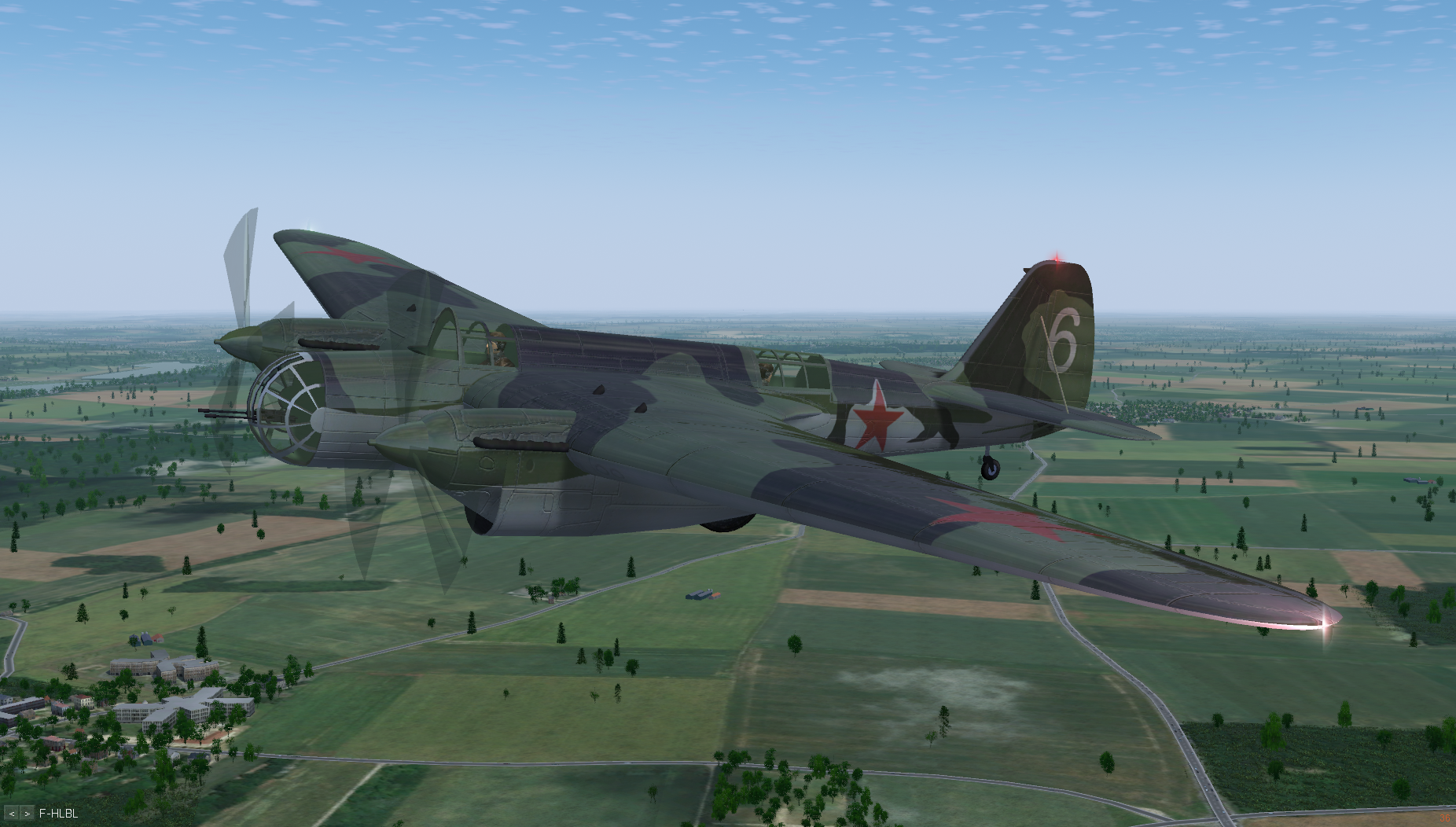Click the previous (<) arrow beside F-HLBL

[x=12, y=814]
